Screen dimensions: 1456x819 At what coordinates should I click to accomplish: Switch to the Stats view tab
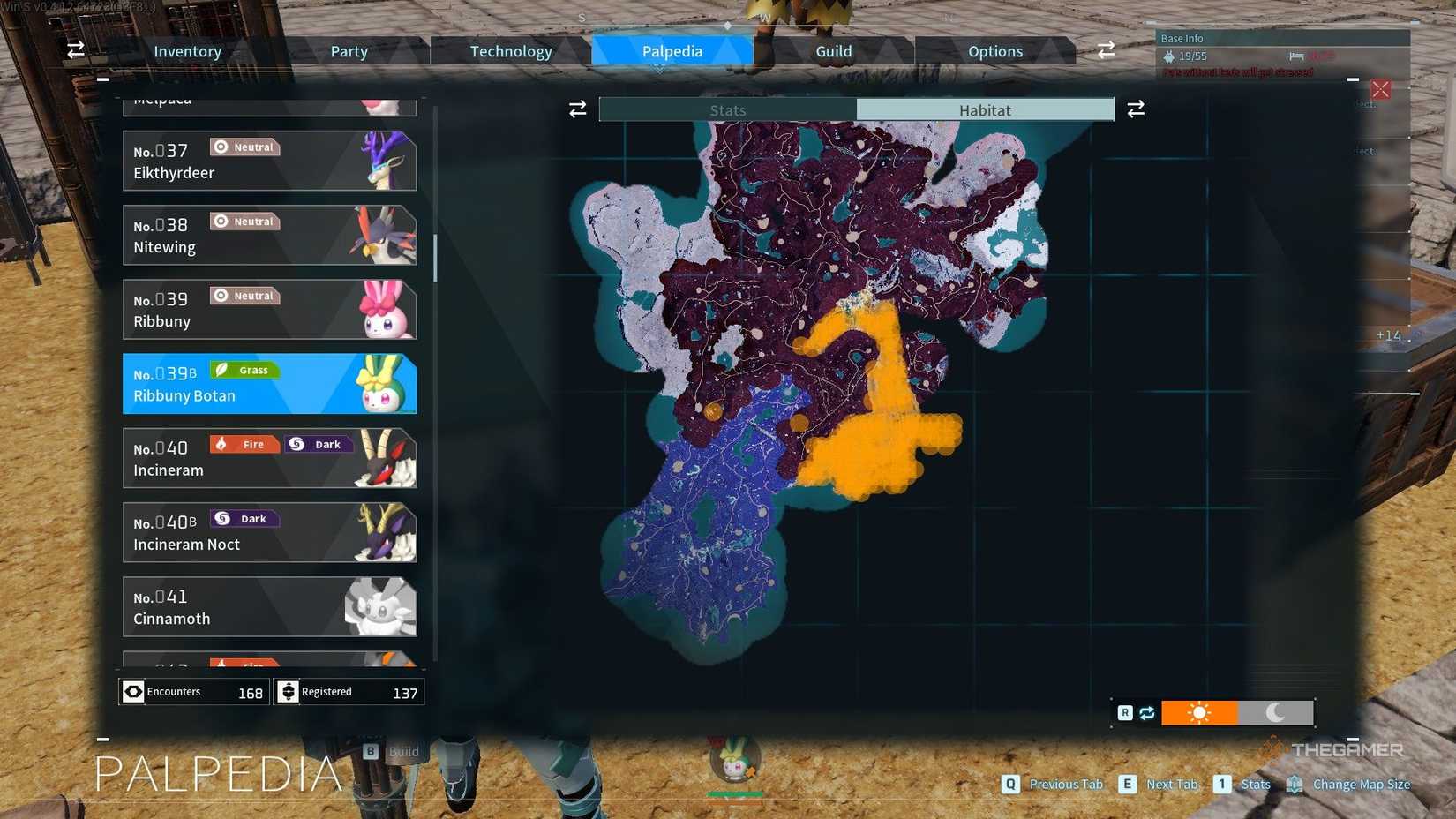click(727, 109)
